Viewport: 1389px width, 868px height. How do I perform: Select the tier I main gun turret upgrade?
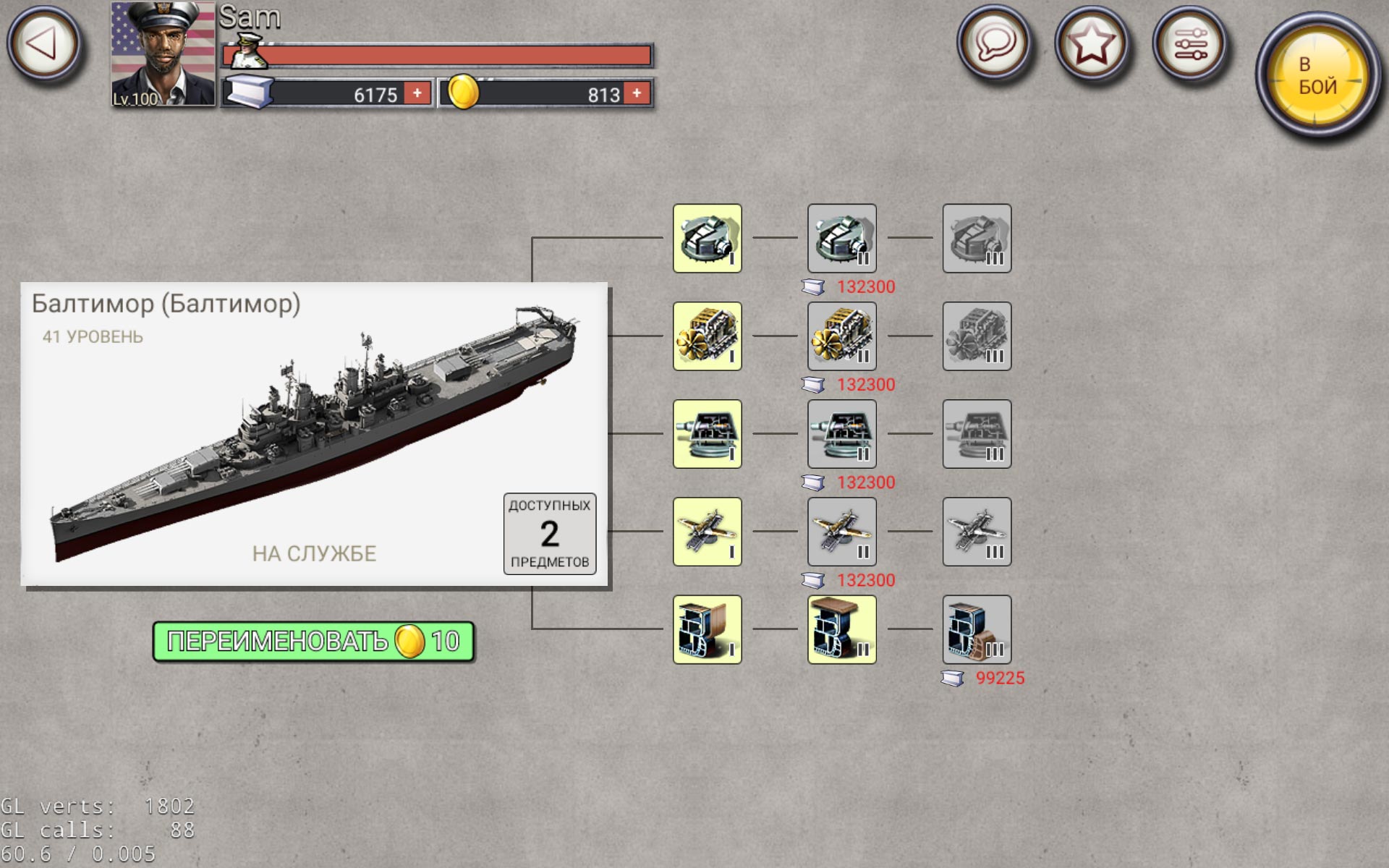[x=707, y=239]
